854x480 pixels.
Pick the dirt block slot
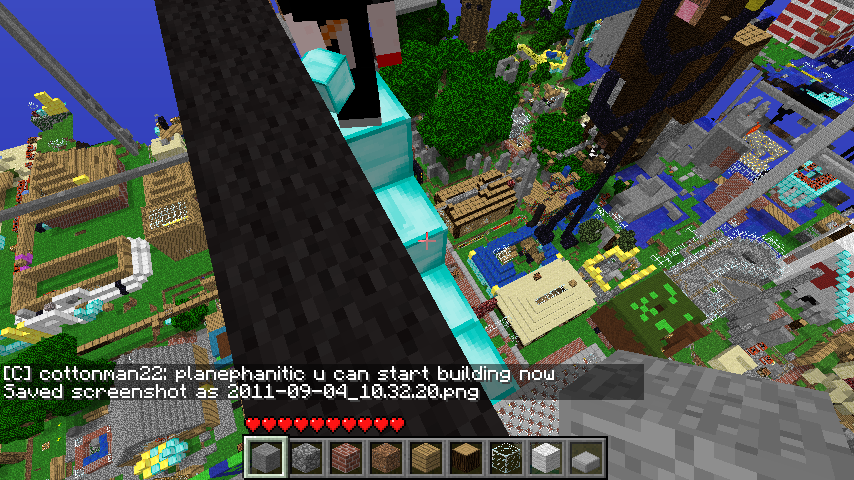pos(386,458)
